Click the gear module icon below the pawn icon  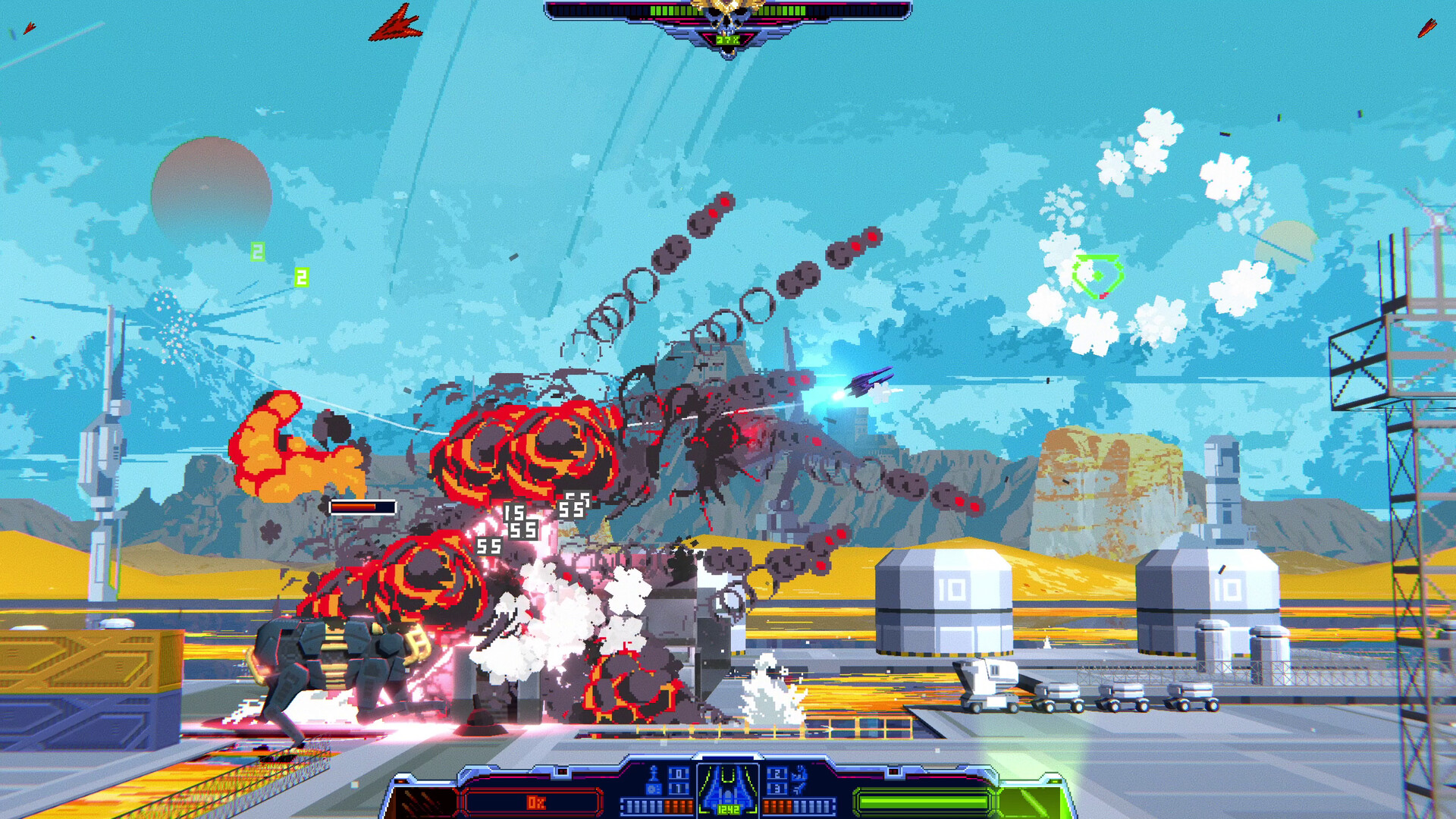point(654,789)
